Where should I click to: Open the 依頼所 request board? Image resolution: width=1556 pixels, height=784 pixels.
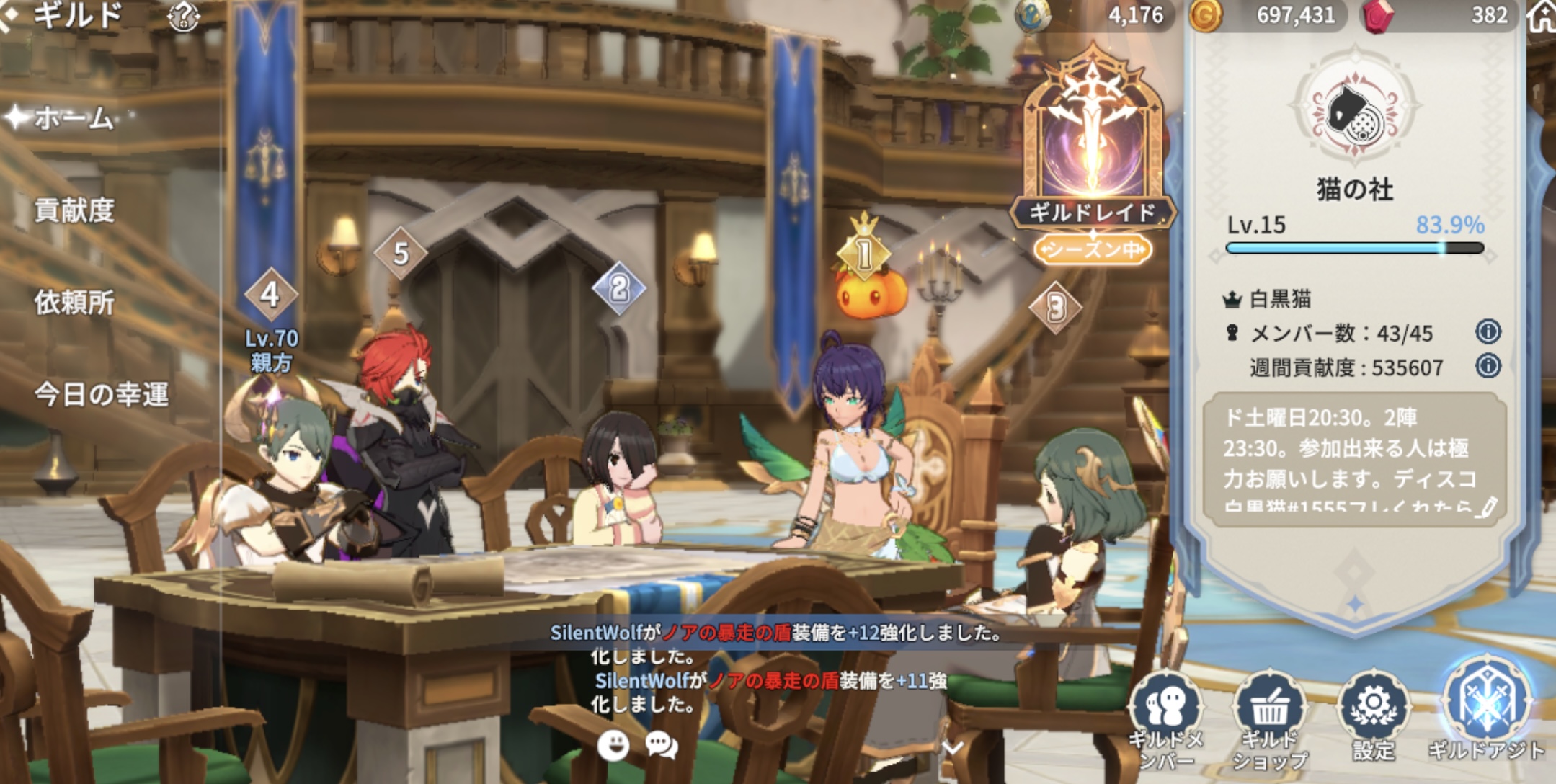74,303
